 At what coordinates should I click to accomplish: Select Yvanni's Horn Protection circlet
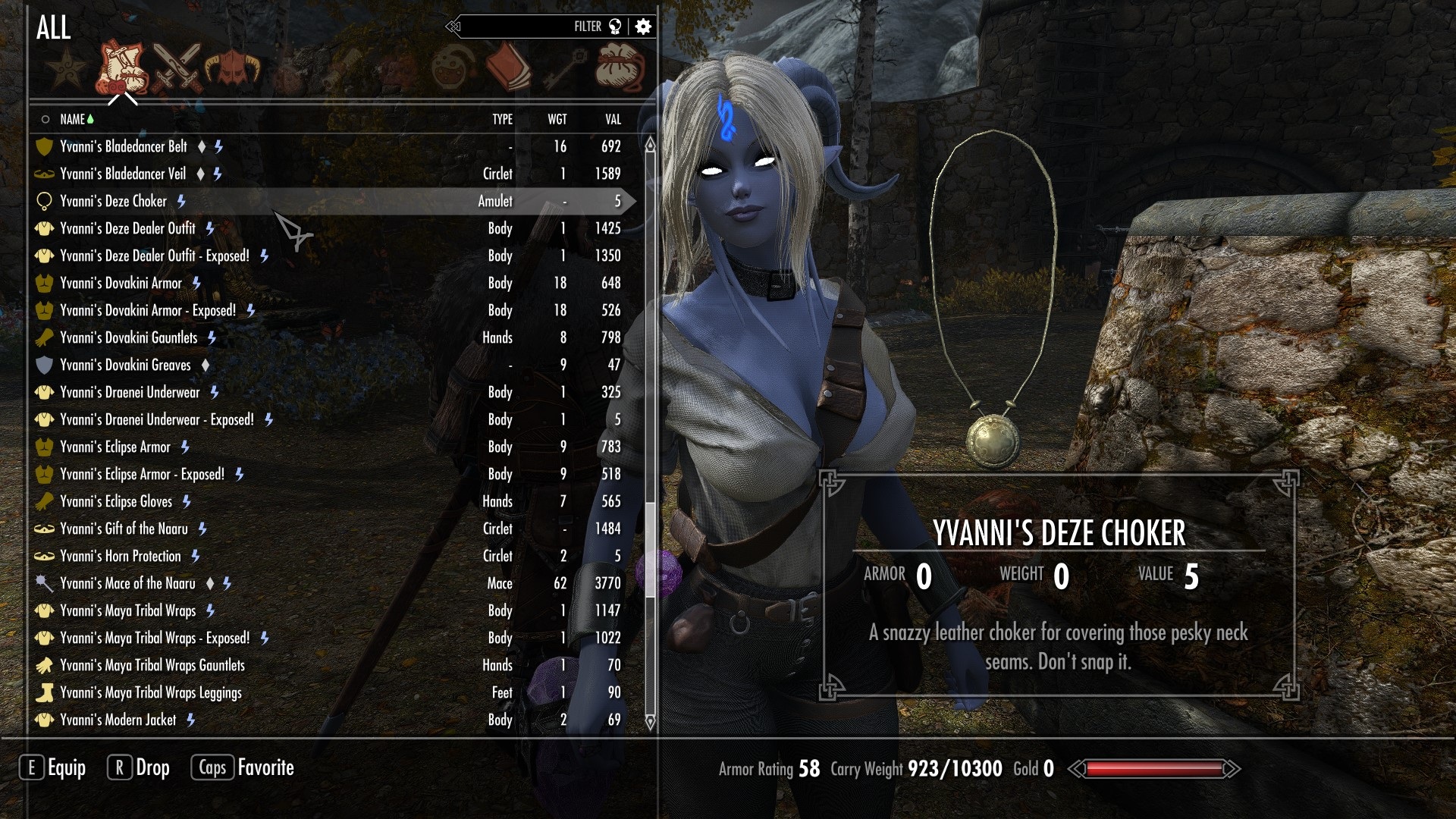pyautogui.click(x=121, y=556)
